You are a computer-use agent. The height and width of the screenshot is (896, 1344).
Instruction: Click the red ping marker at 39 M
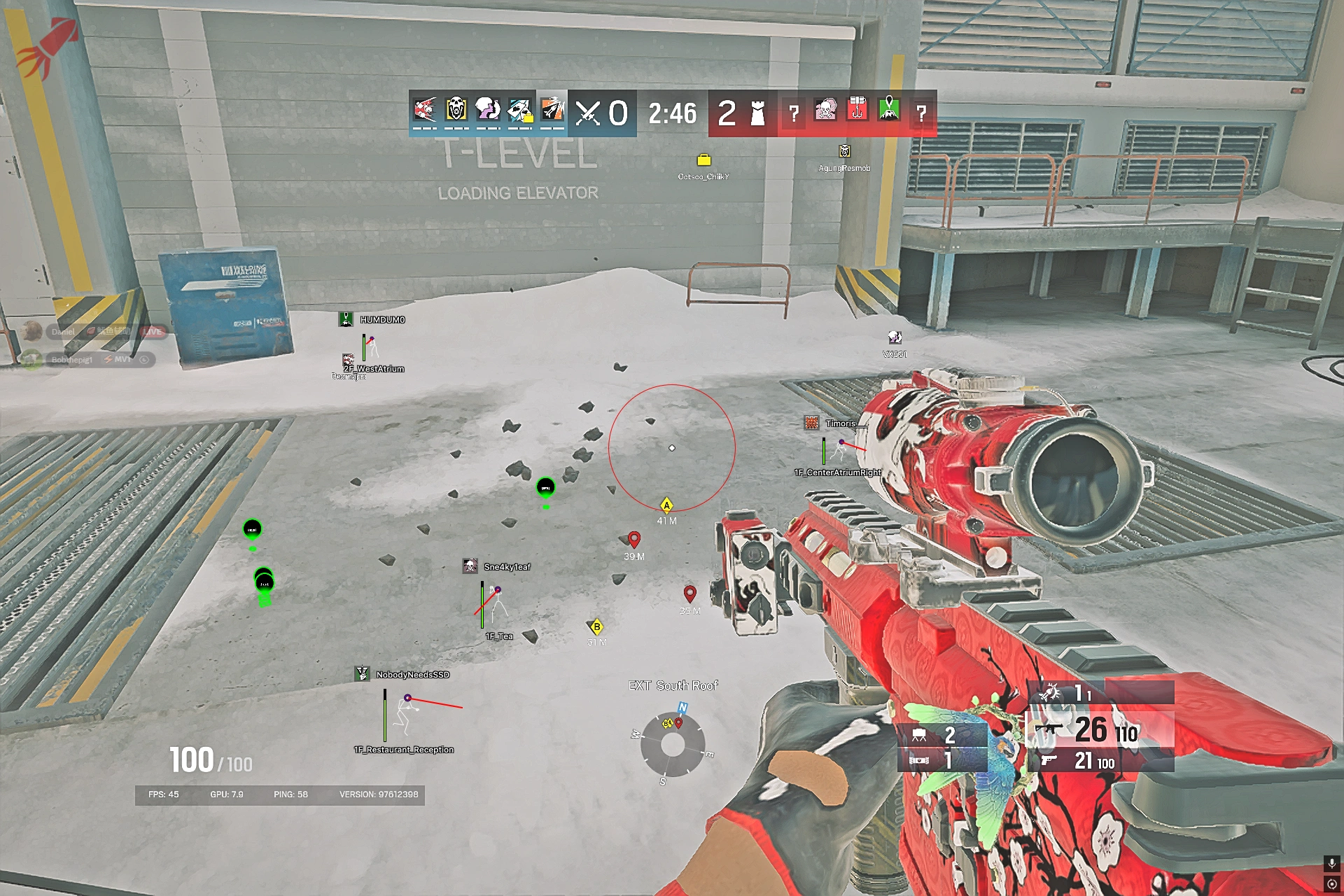click(634, 539)
